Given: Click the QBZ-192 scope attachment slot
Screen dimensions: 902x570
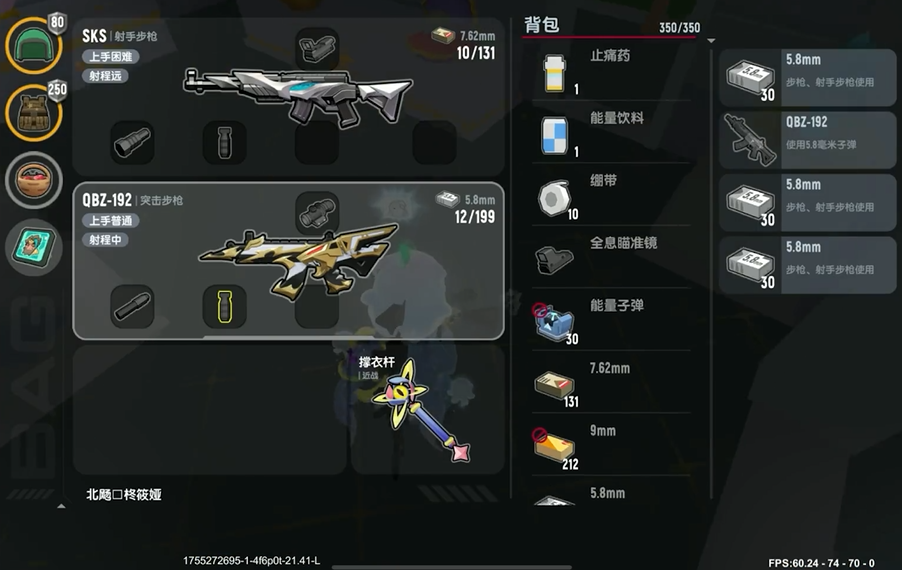Looking at the screenshot, I should [x=317, y=212].
